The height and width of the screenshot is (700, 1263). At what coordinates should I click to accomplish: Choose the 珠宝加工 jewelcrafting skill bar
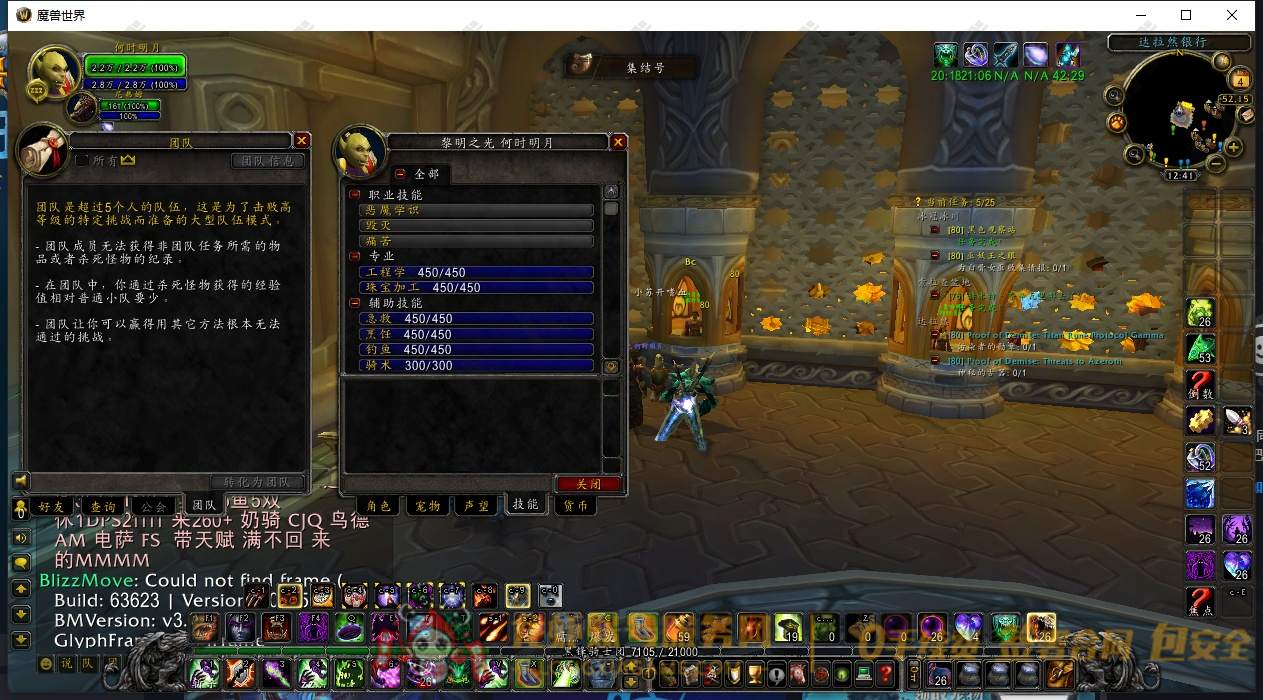[x=476, y=288]
